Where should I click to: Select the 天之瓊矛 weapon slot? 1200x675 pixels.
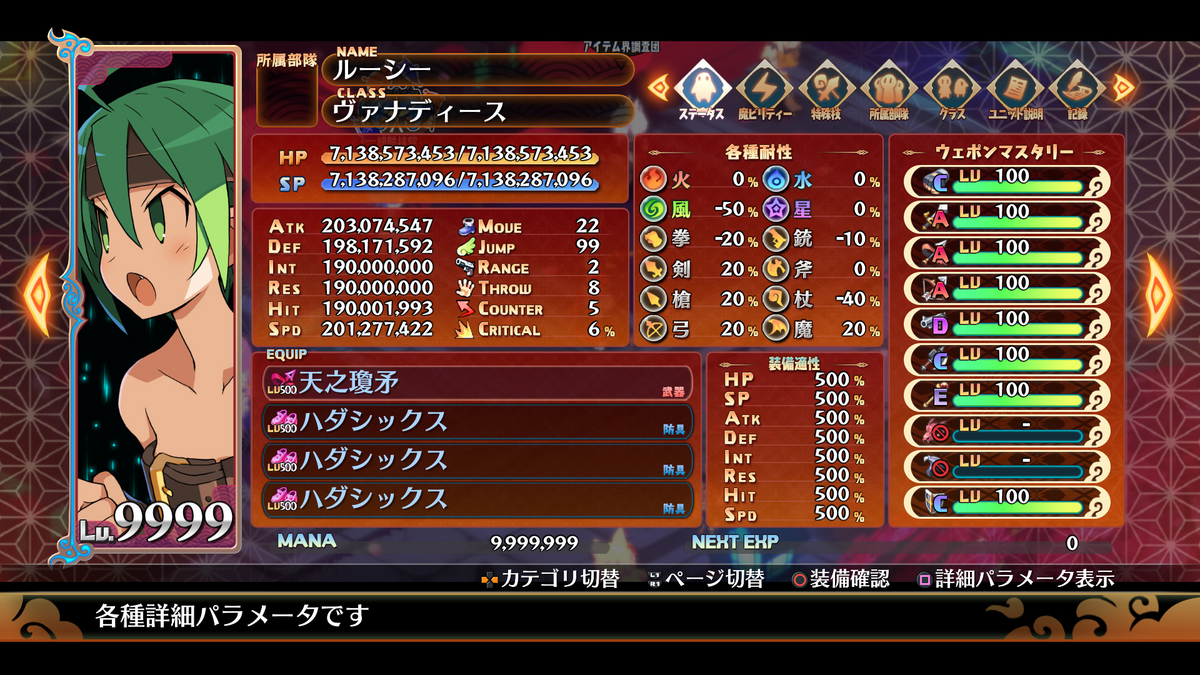pos(478,383)
